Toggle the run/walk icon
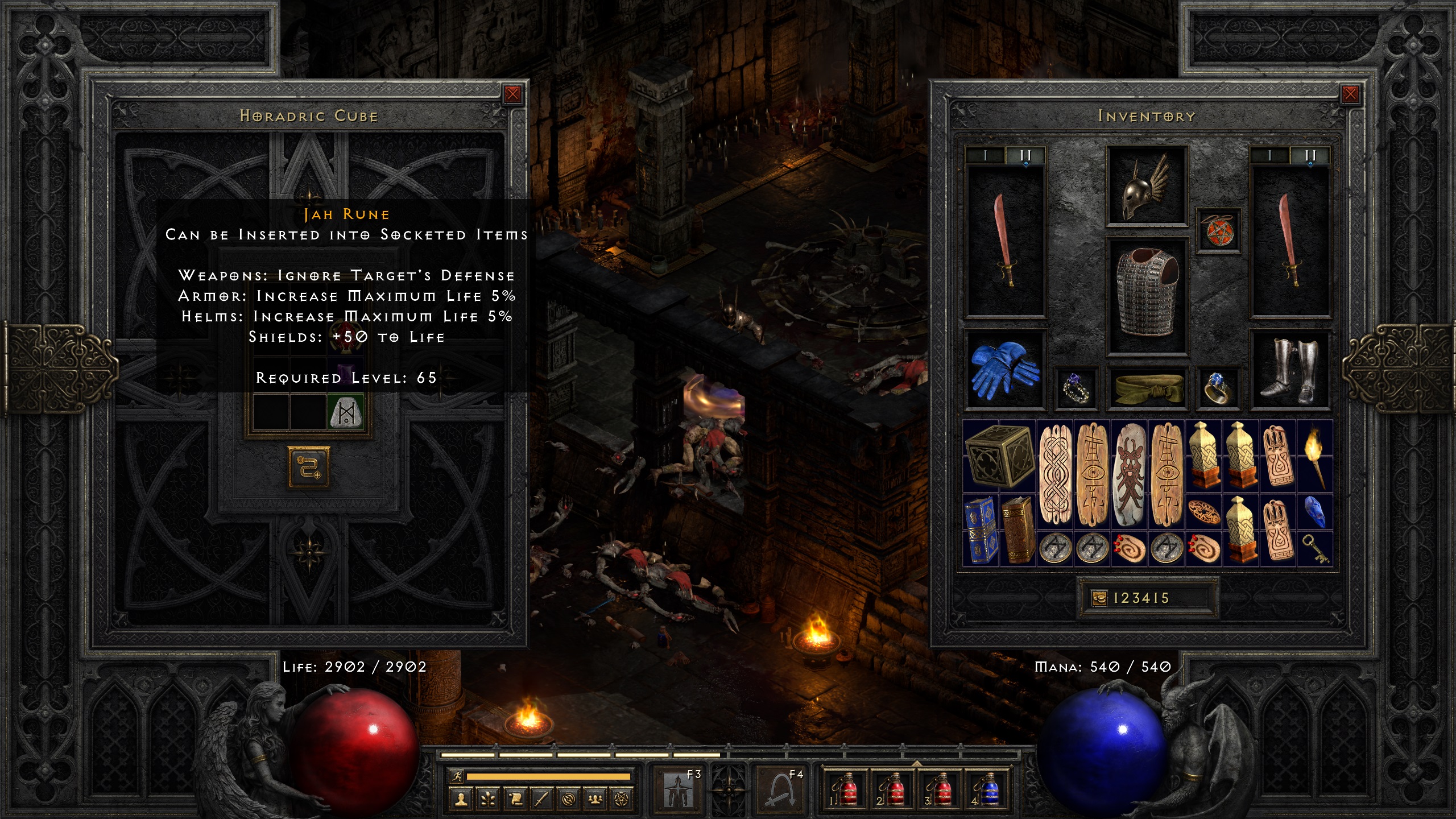1456x819 pixels. pos(456,776)
